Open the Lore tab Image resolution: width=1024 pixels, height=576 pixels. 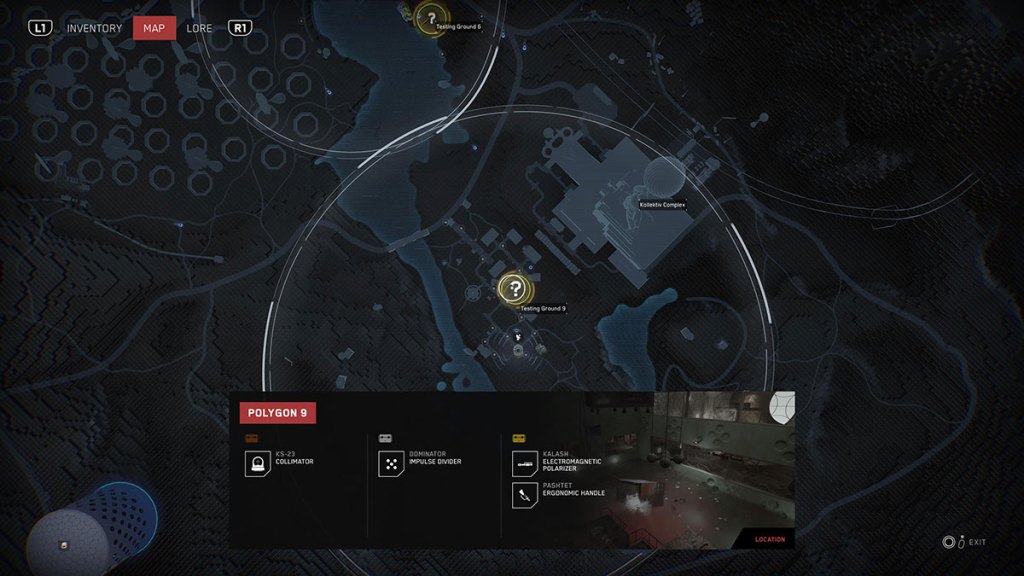pos(199,28)
